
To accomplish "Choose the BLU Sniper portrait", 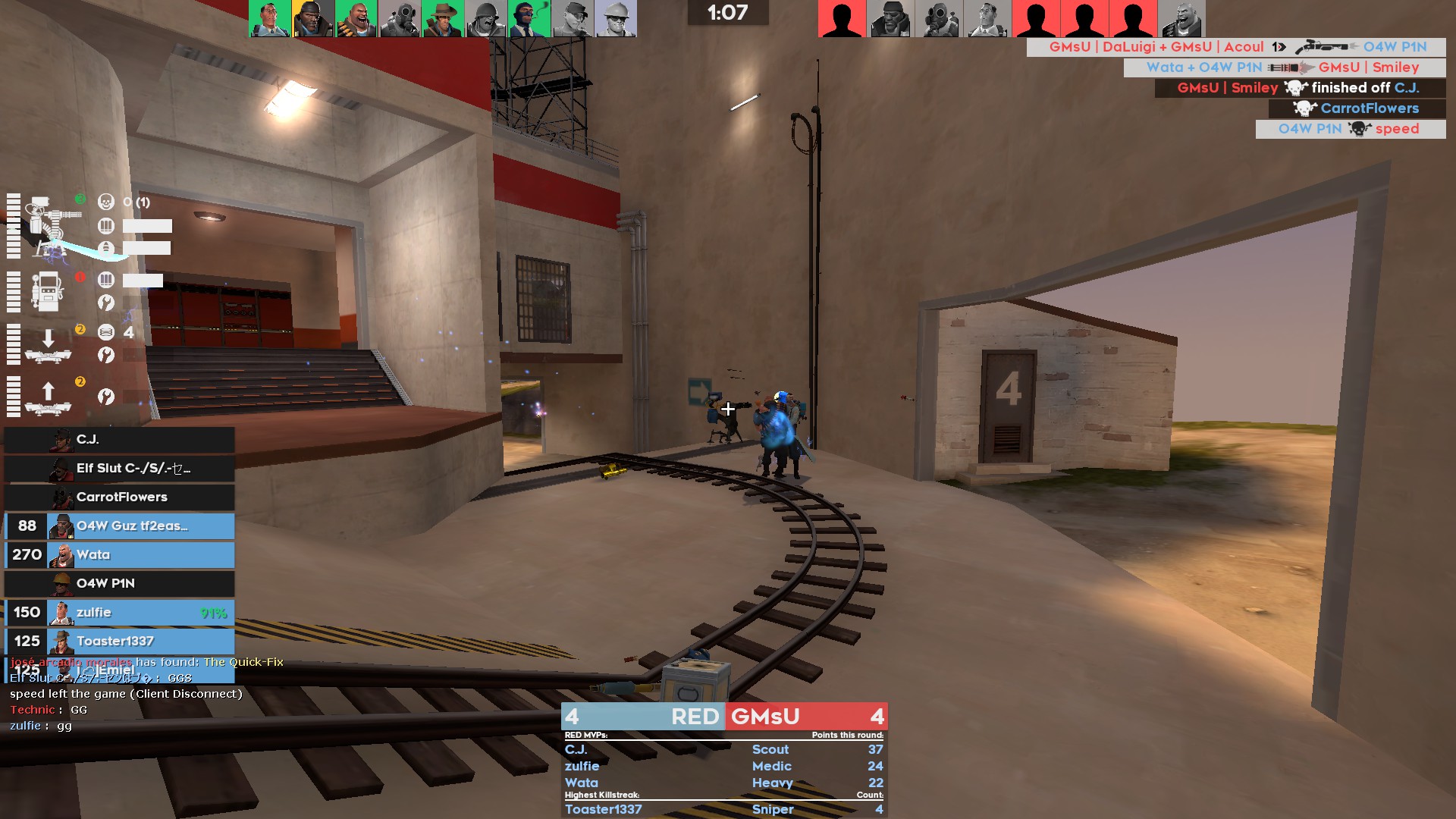I will (442, 19).
